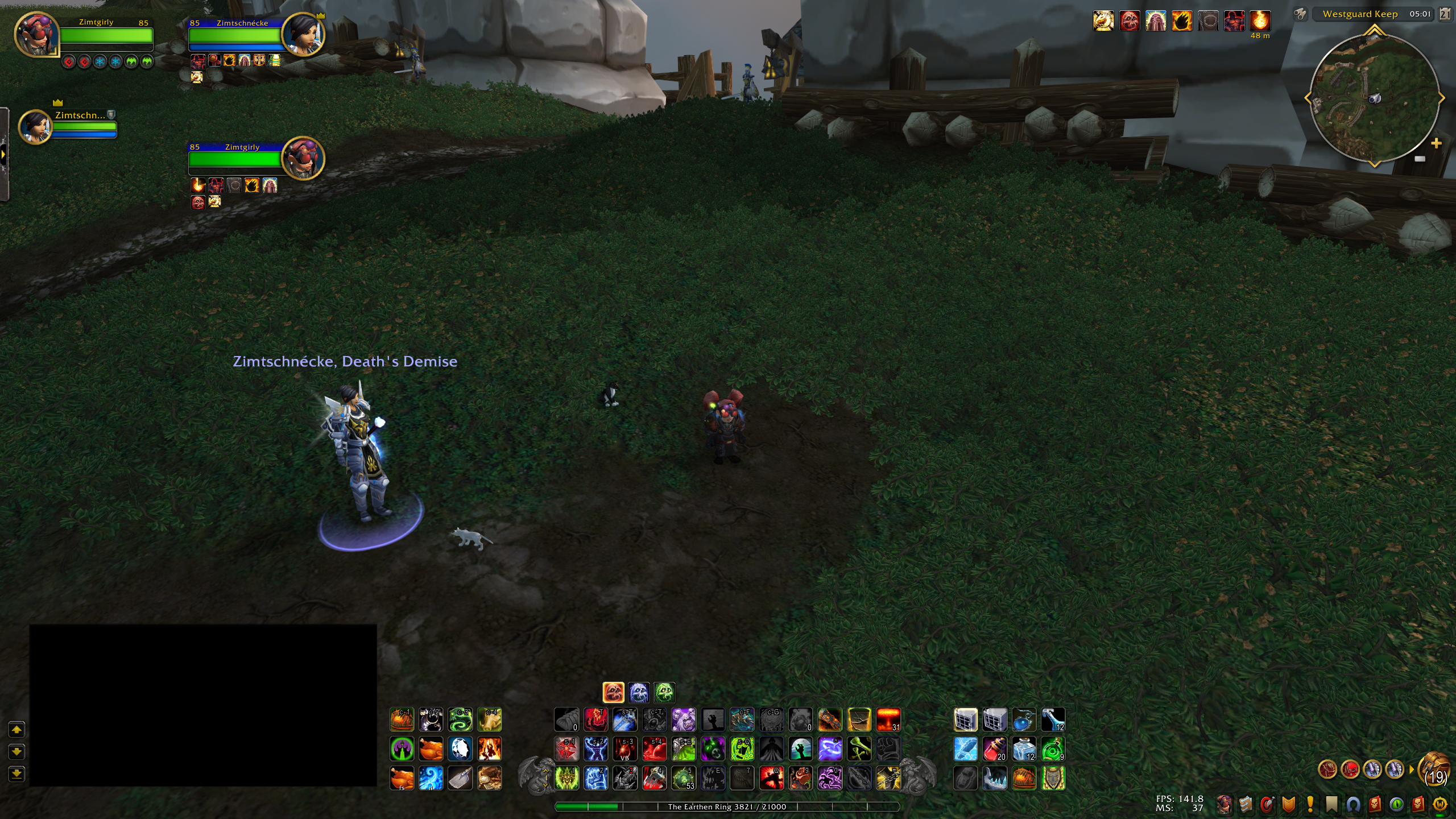The image size is (1456, 819).
Task: Click the Westguard Keep minimap
Action: pyautogui.click(x=1374, y=98)
